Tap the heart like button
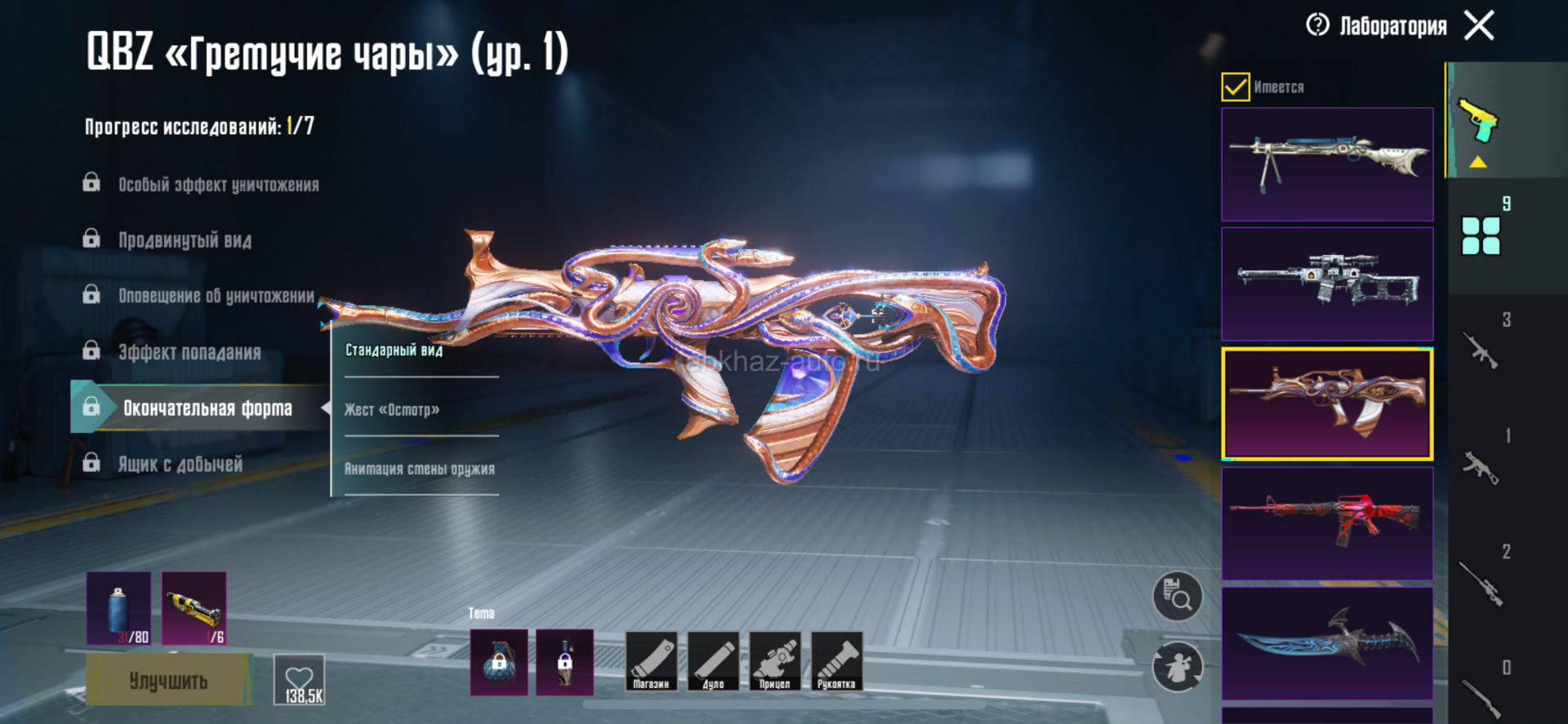 point(299,680)
